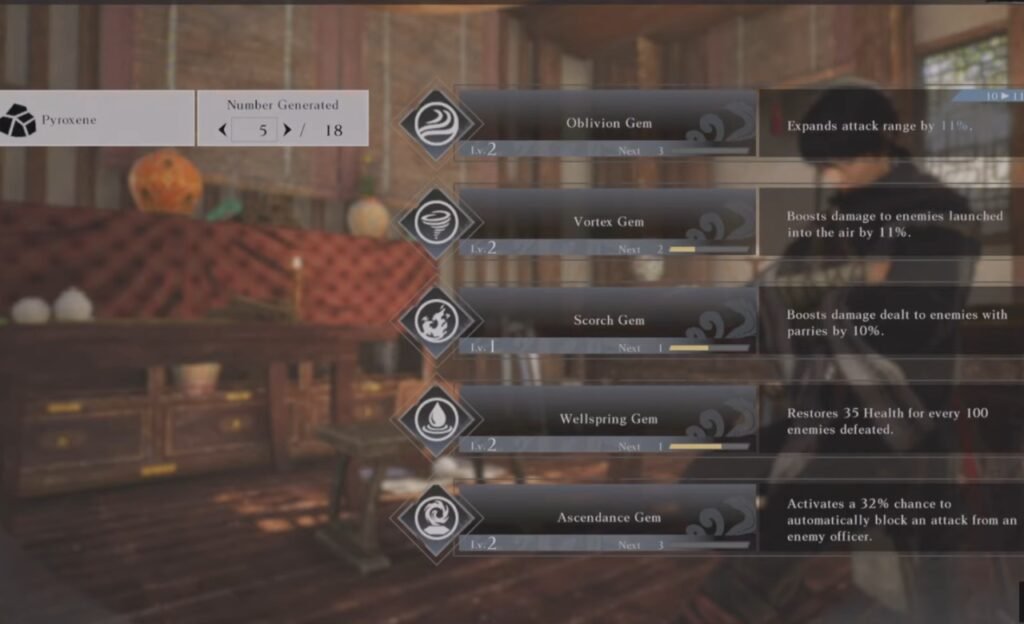Image resolution: width=1024 pixels, height=624 pixels.
Task: Choose the Vortex Gem entry
Action: [x=607, y=222]
